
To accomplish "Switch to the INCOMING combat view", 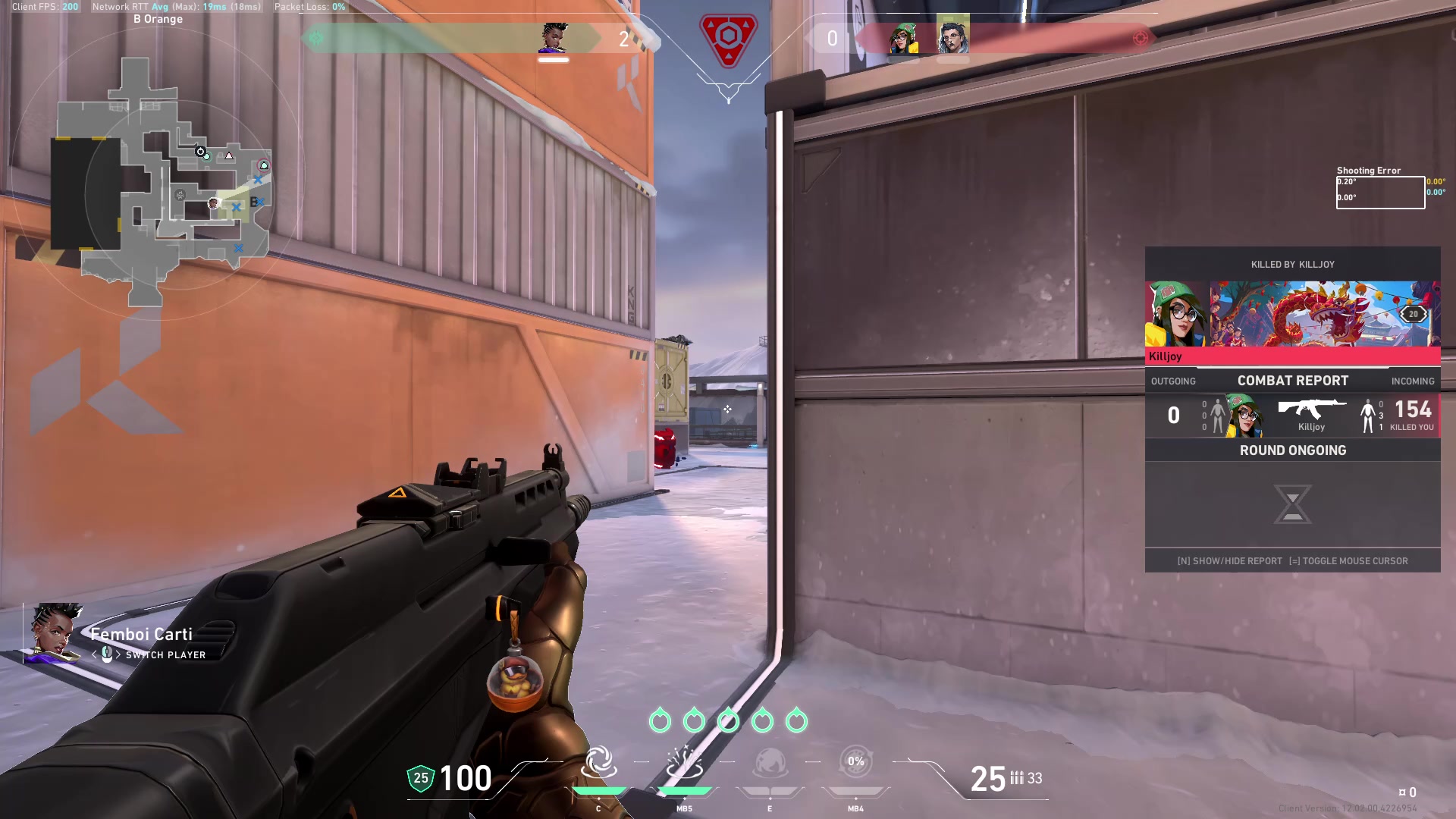I will click(1413, 381).
